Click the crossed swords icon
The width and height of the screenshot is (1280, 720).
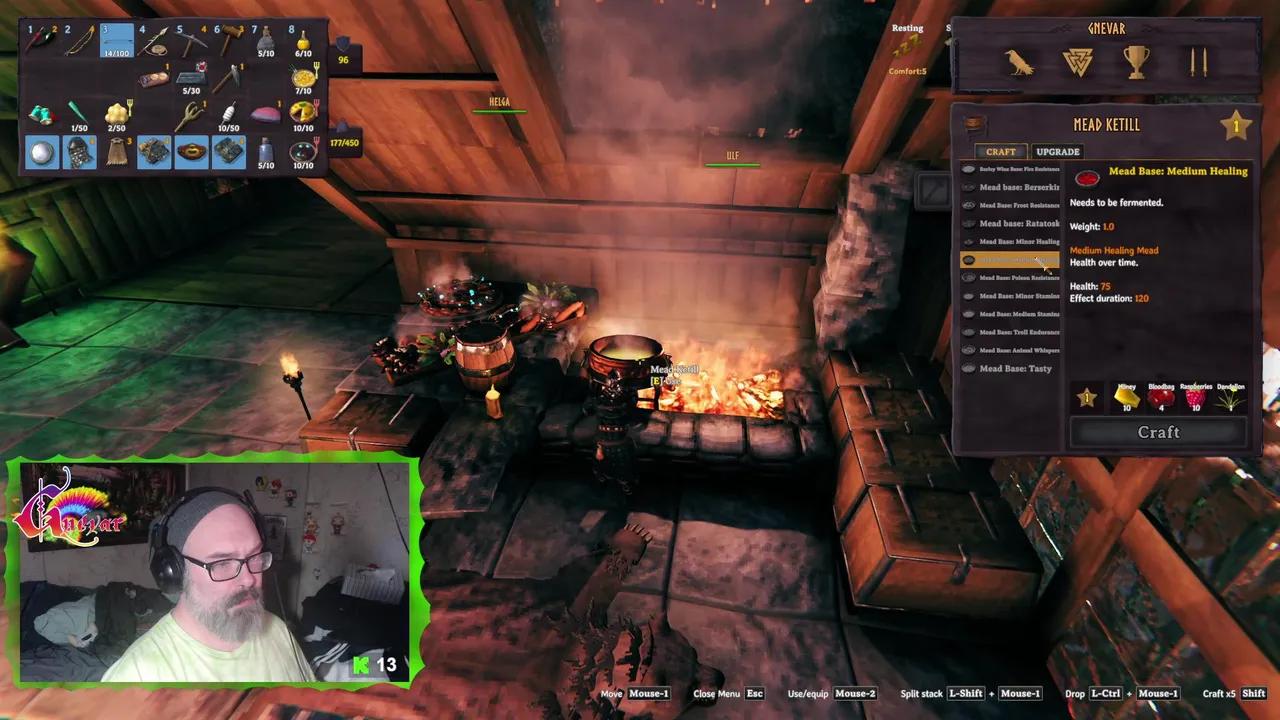(x=1197, y=62)
